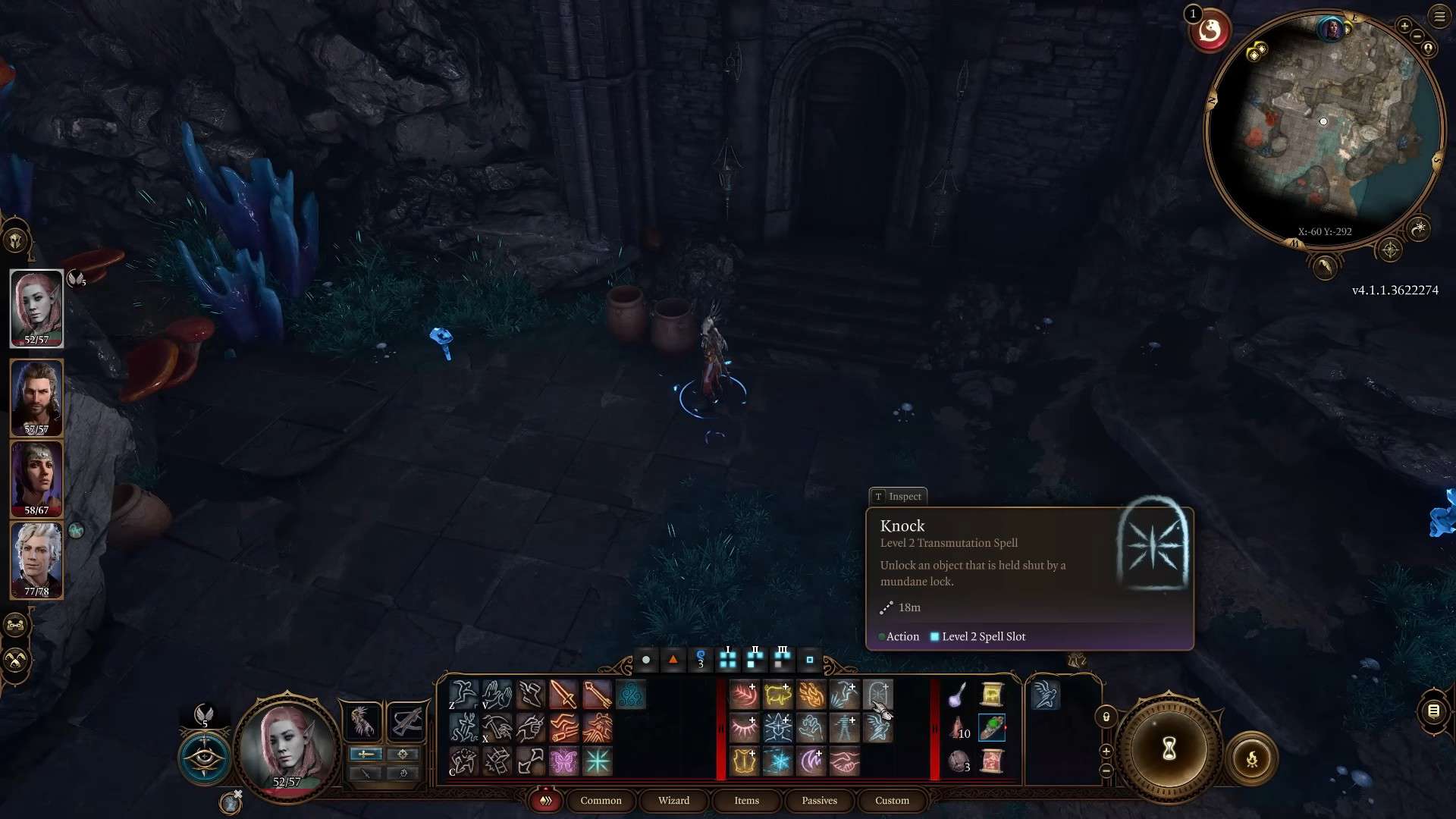Toggle the hotbar lock padlock
Screen dimensions: 1456x819
(1106, 716)
